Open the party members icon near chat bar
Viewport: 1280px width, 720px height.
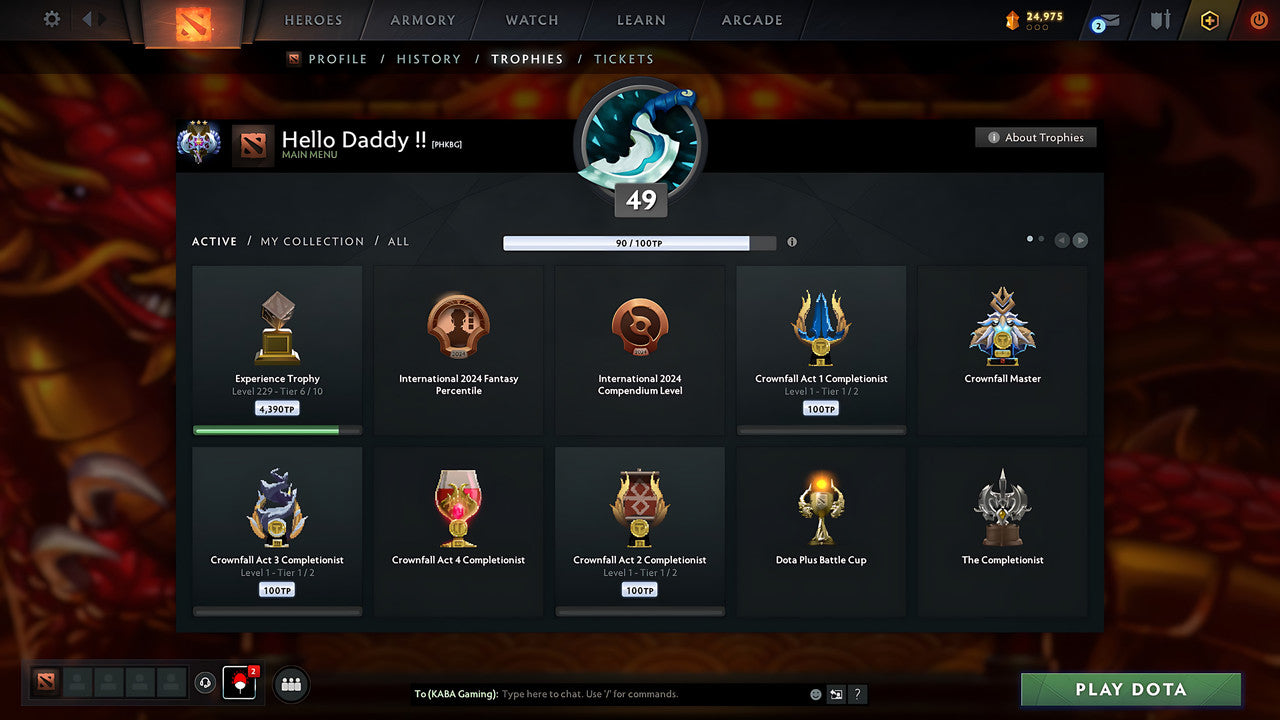click(x=290, y=684)
